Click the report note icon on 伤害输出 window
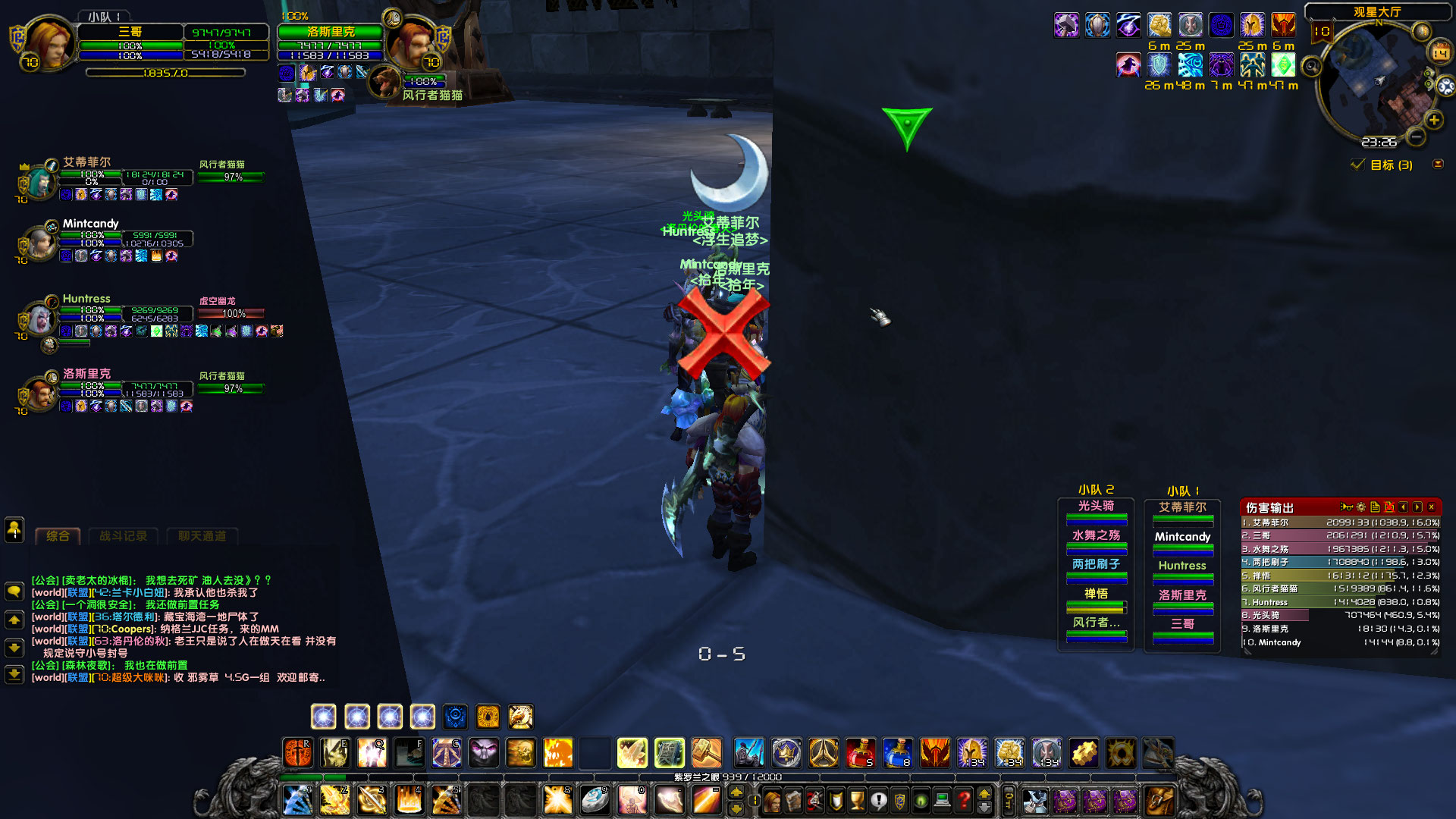The image size is (1456, 819). tap(1375, 507)
